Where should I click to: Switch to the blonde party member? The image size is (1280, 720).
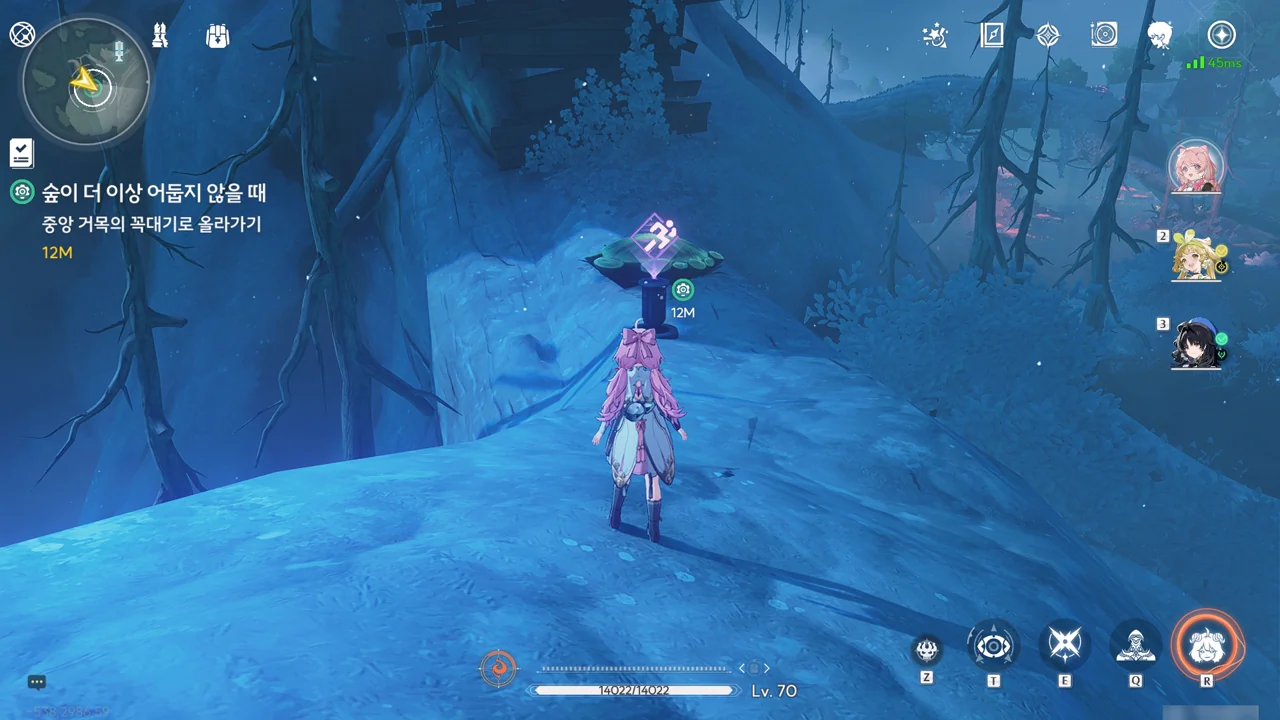click(x=1197, y=256)
